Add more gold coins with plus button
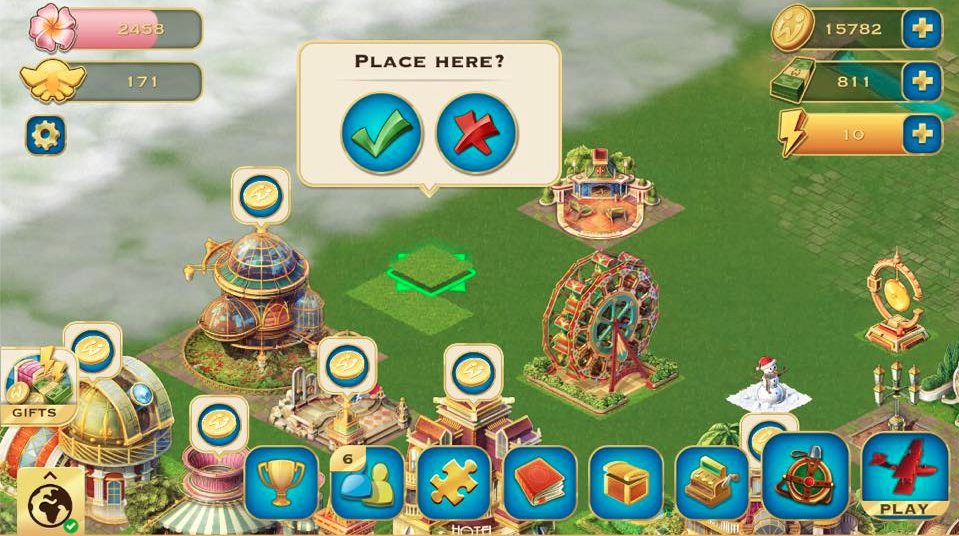 (x=921, y=29)
